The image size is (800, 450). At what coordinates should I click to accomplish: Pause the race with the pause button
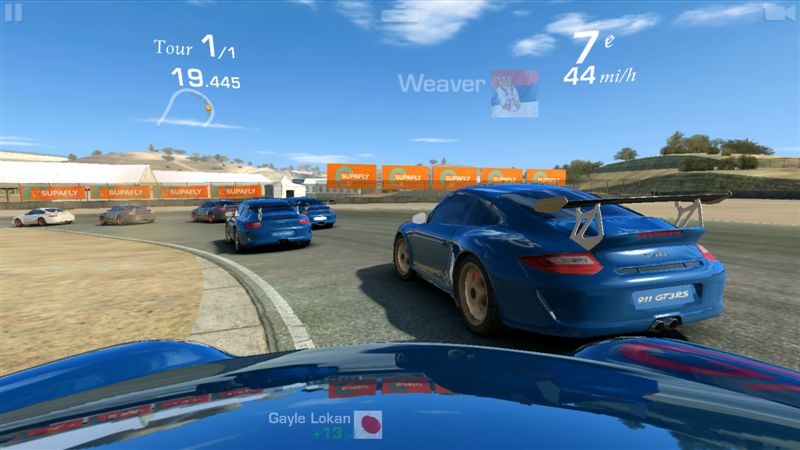(x=13, y=12)
